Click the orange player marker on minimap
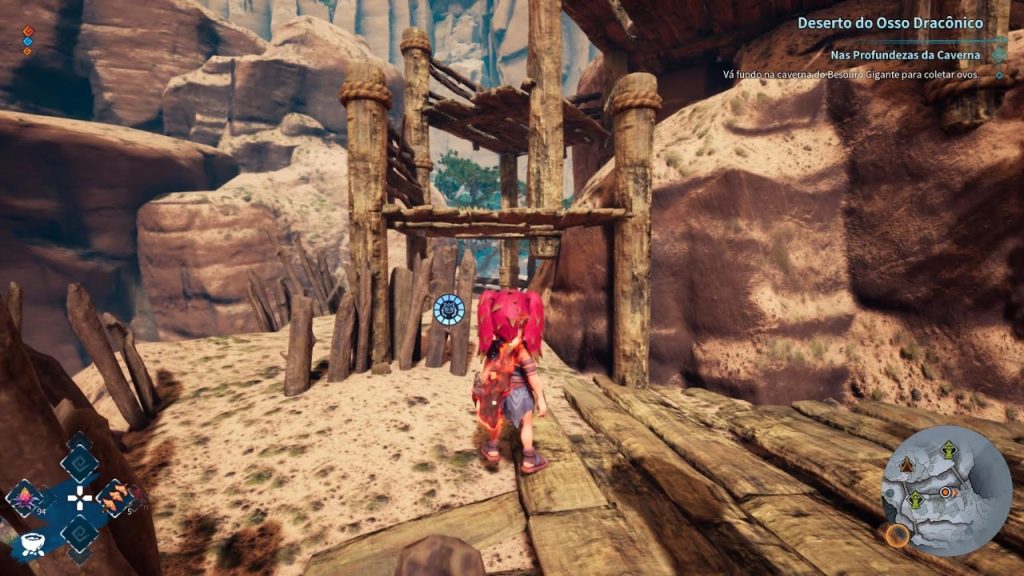This screenshot has width=1024, height=576. coord(946,493)
